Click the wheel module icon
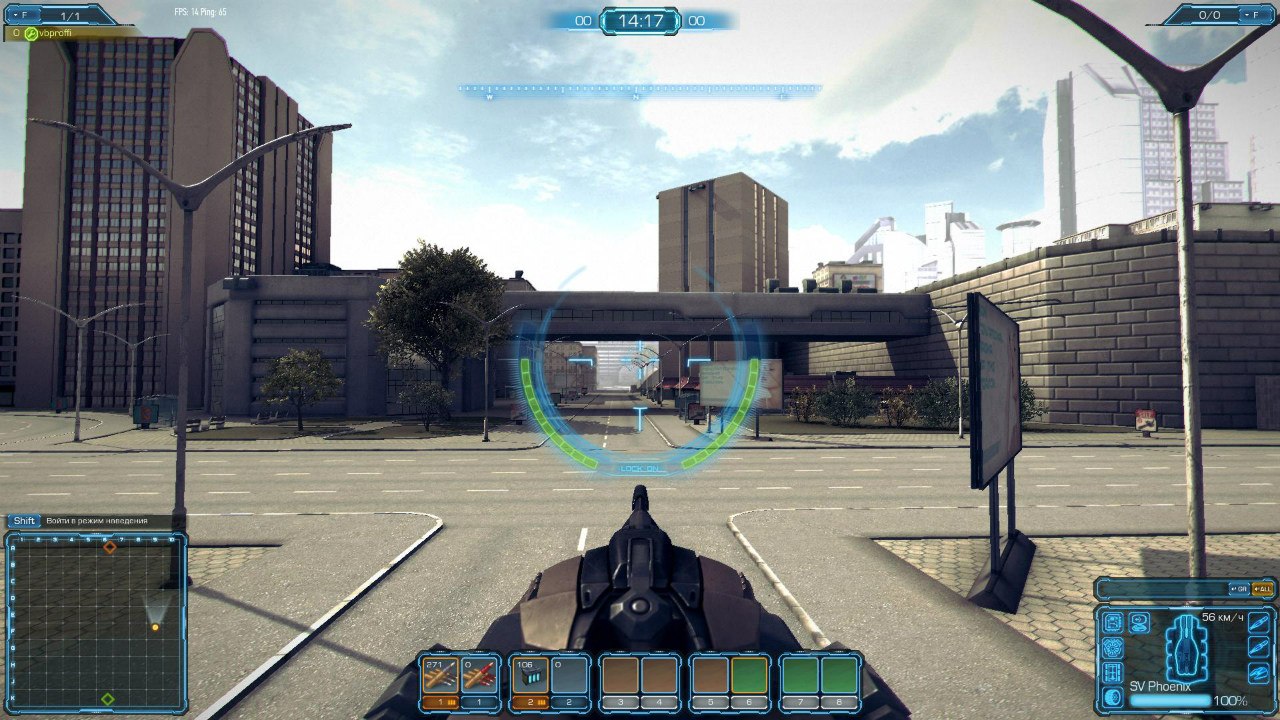The height and width of the screenshot is (720, 1280). 1113,697
